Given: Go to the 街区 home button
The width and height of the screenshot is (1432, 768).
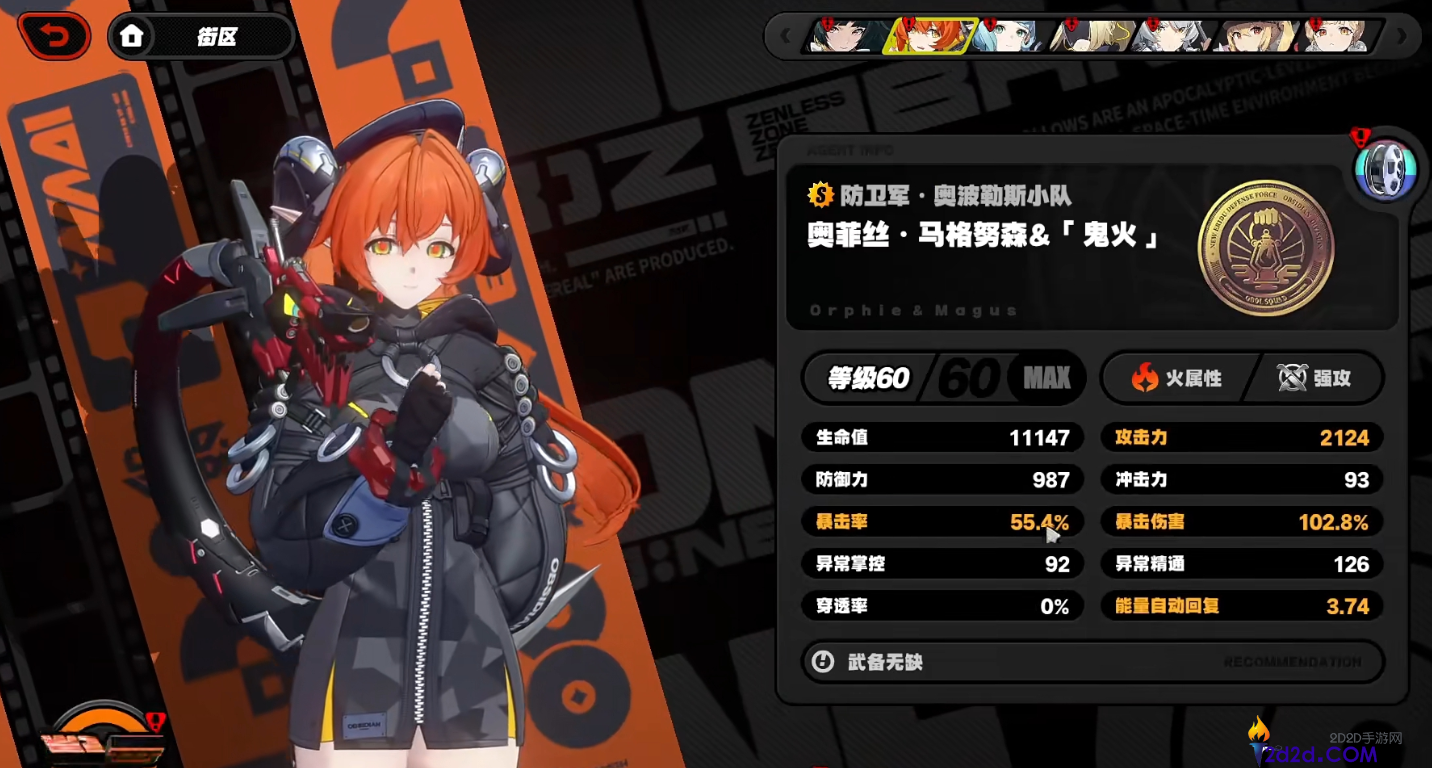Looking at the screenshot, I should point(201,38).
